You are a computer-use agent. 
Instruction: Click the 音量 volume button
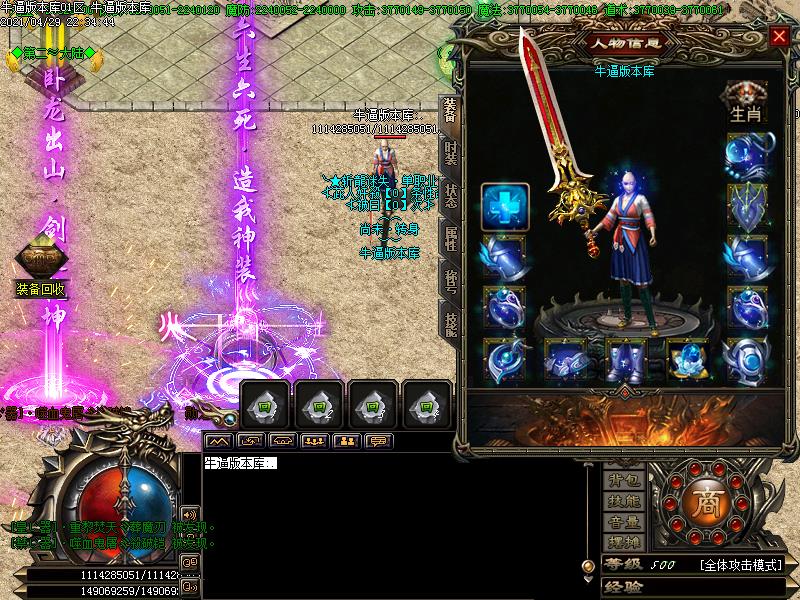tap(625, 521)
